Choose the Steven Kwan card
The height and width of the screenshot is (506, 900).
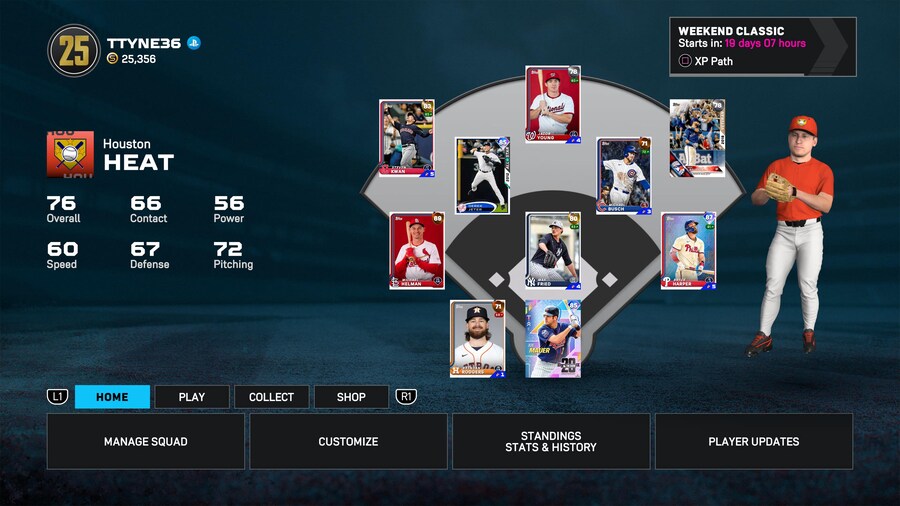click(407, 139)
